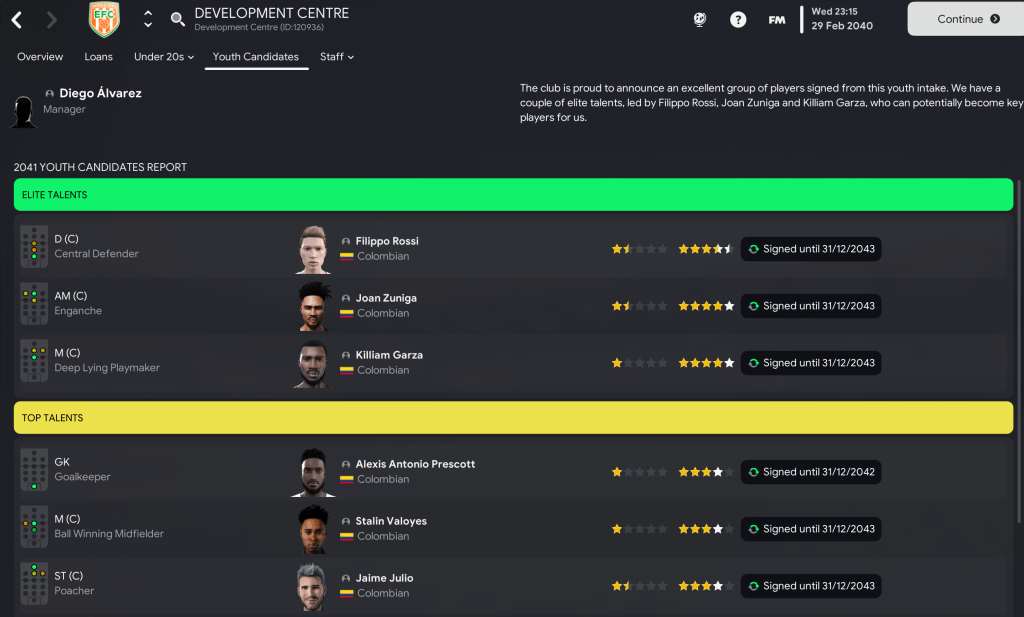The height and width of the screenshot is (617, 1024).
Task: Open the Loans tab
Action: click(x=98, y=57)
